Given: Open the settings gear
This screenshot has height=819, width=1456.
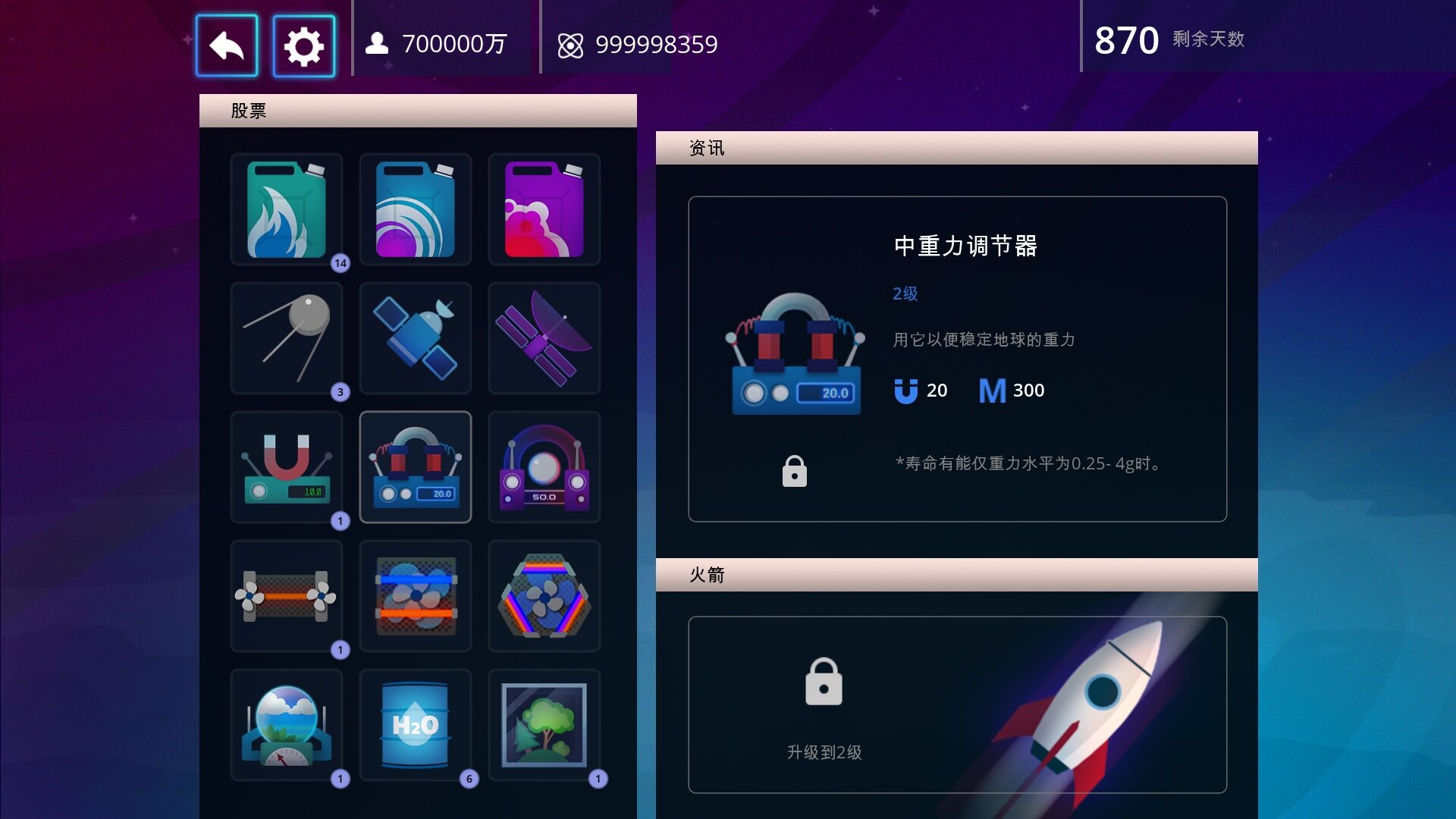Looking at the screenshot, I should click(303, 44).
